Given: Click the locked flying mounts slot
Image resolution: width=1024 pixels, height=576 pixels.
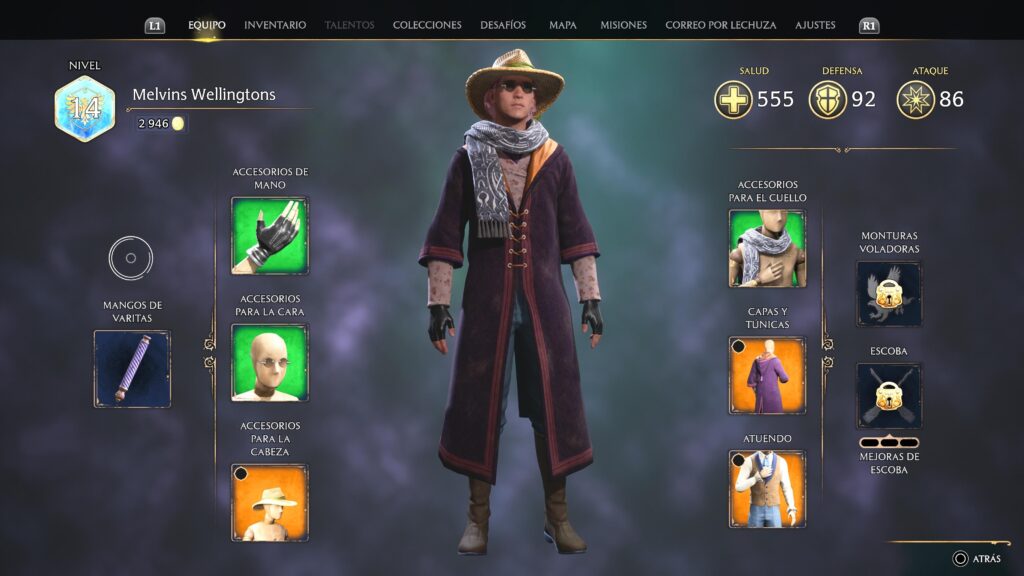Looking at the screenshot, I should pos(889,294).
